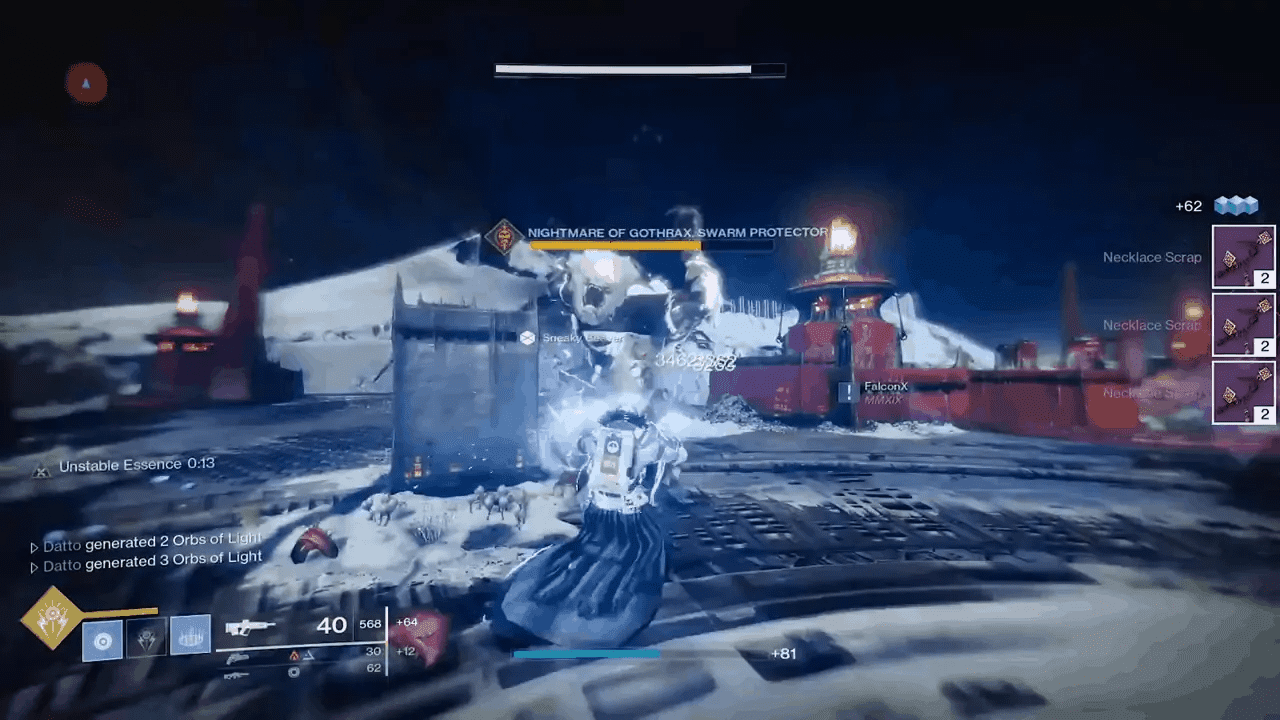Click the compass marker in the top left
1280x720 pixels.
click(x=85, y=84)
